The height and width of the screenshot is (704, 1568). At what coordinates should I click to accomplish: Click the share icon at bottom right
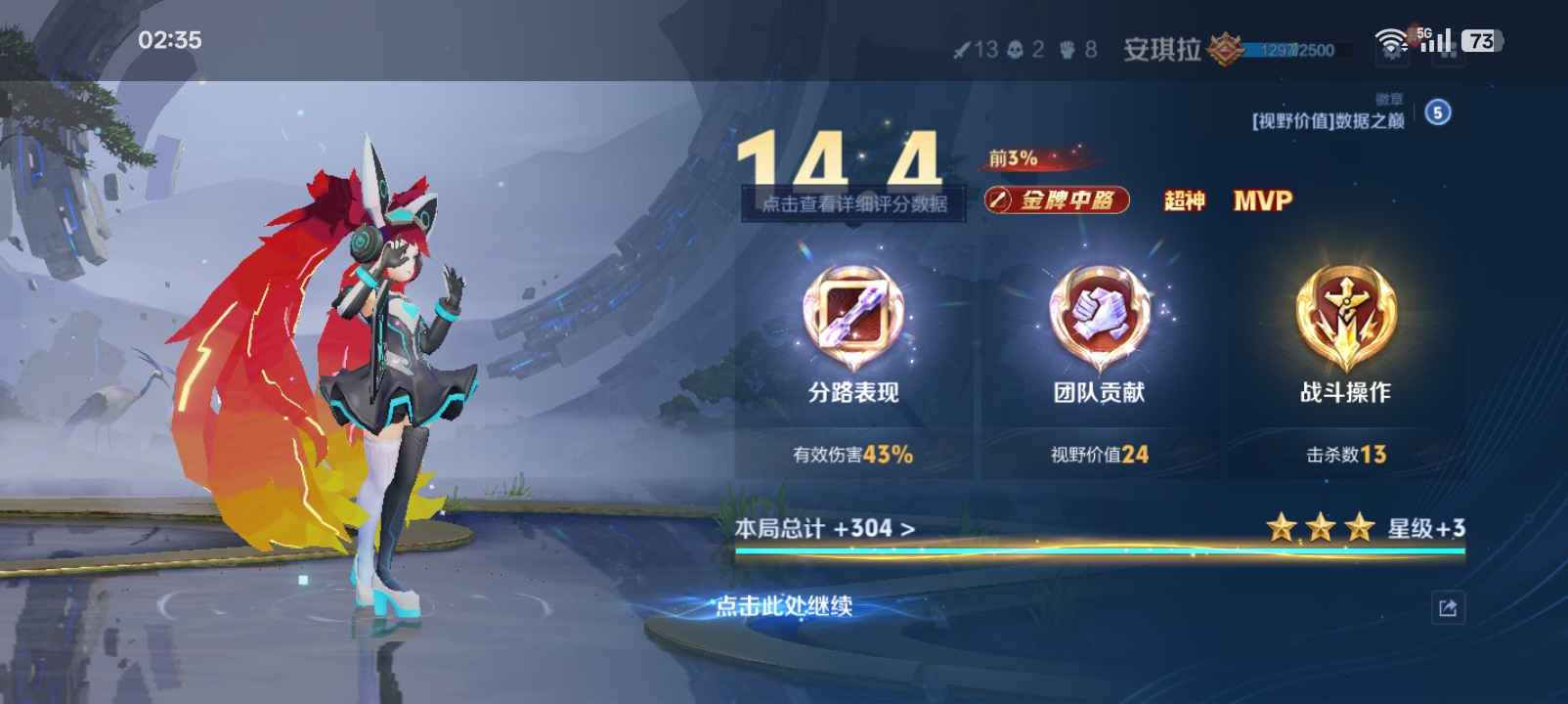pos(1448,608)
